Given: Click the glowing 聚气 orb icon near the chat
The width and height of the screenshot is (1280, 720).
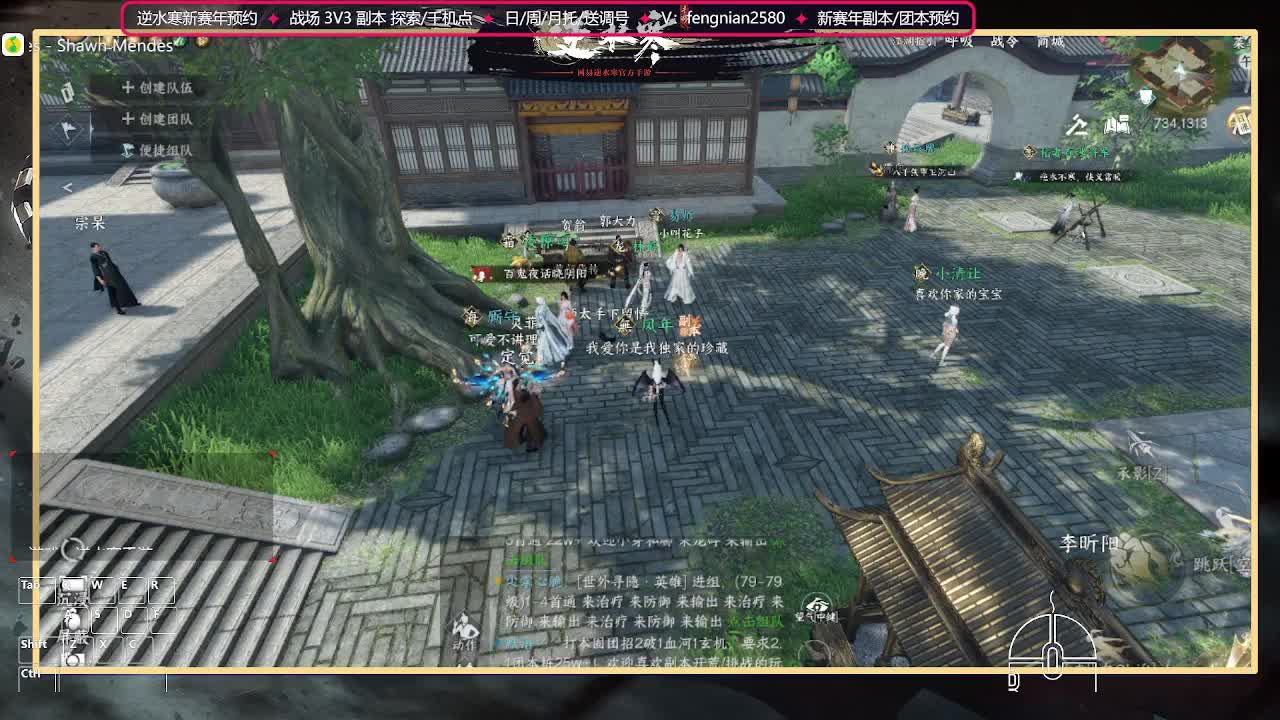Looking at the screenshot, I should 817,602.
